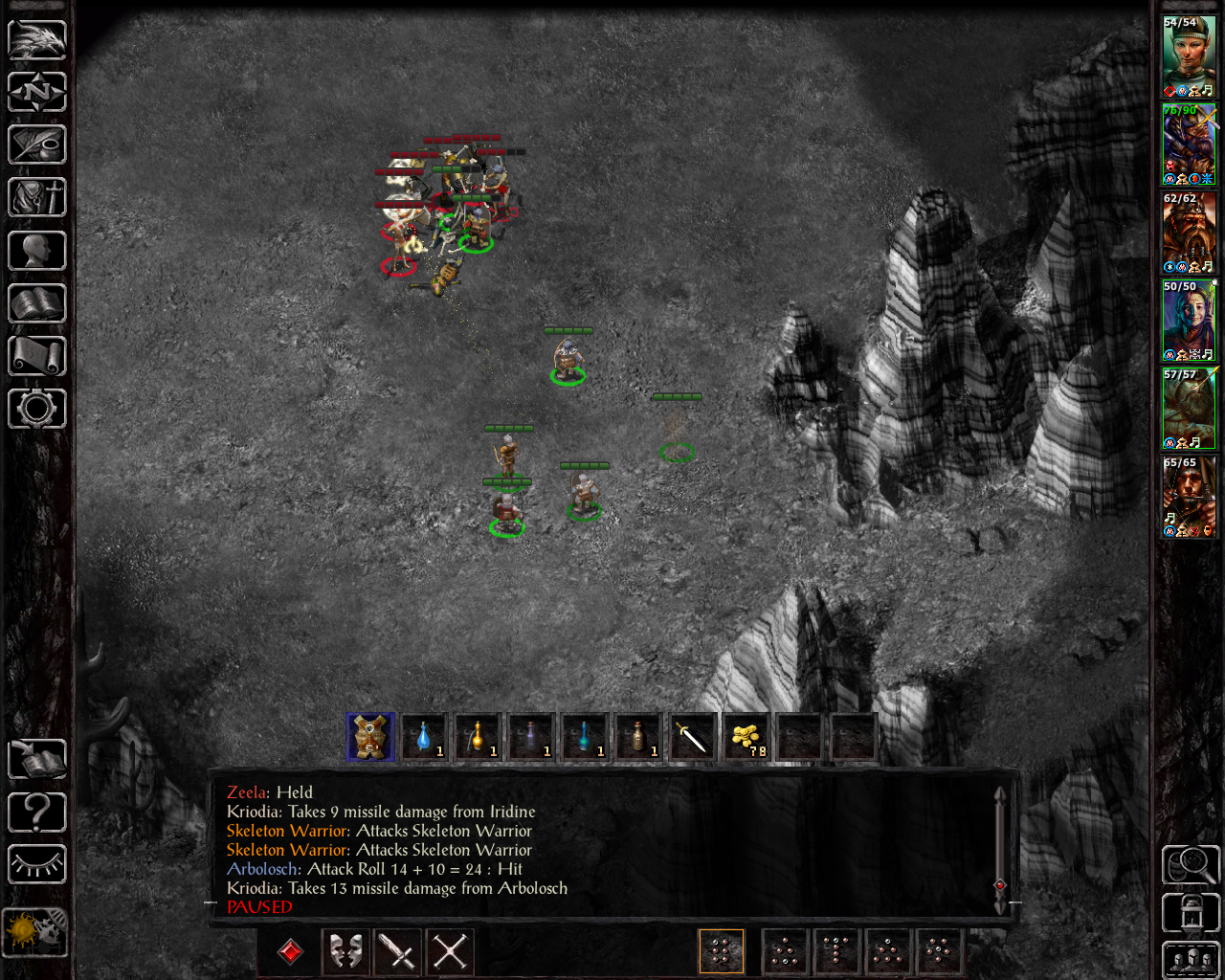Viewport: 1225px width, 980px height.
Task: Open the priest scroll button
Action: (x=37, y=356)
